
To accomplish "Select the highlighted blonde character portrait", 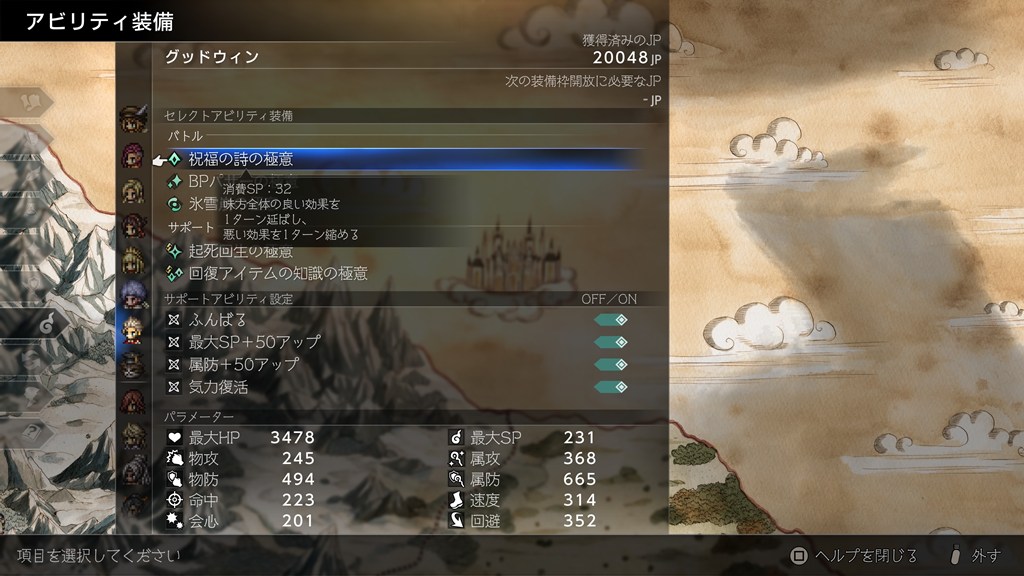I will pos(132,330).
